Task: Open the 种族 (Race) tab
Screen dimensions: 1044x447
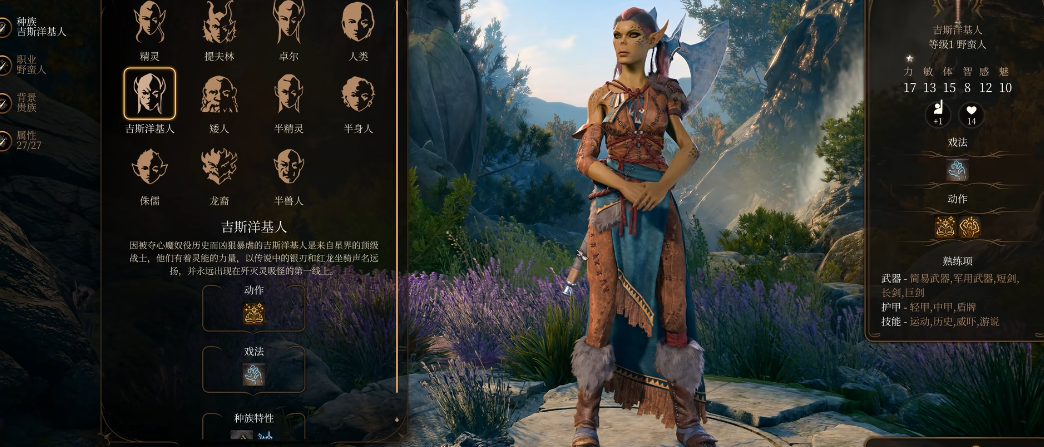Action: [x=38, y=26]
